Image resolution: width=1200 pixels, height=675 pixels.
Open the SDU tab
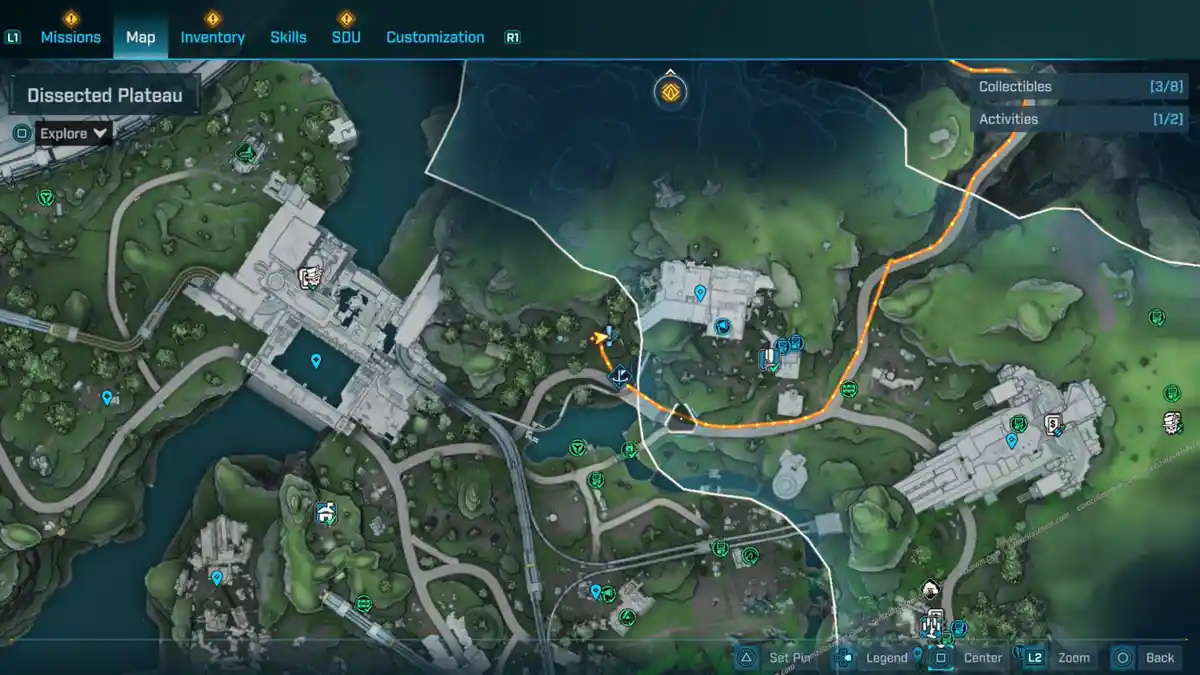coord(346,37)
